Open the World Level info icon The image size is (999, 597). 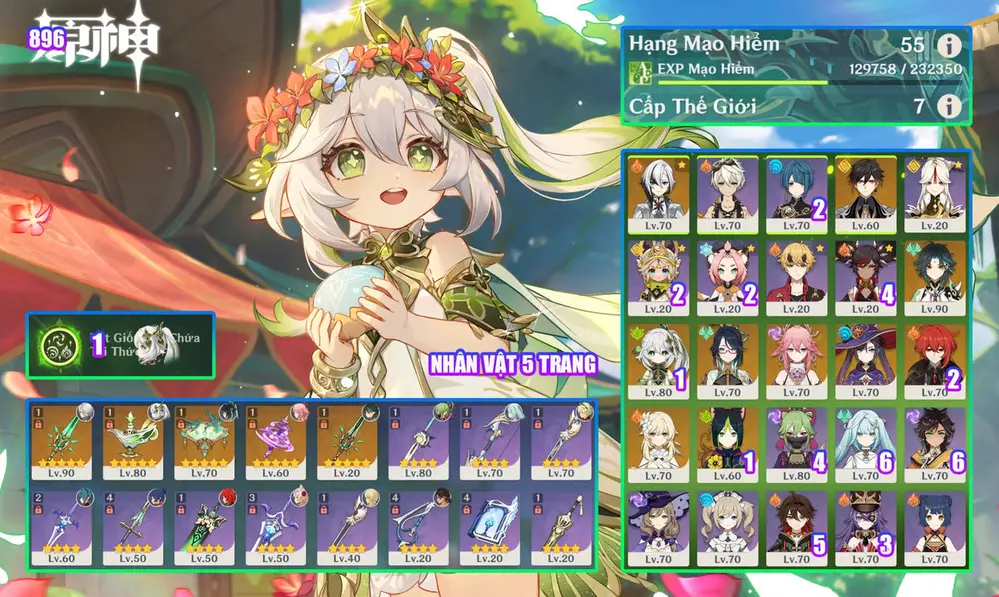tap(948, 106)
